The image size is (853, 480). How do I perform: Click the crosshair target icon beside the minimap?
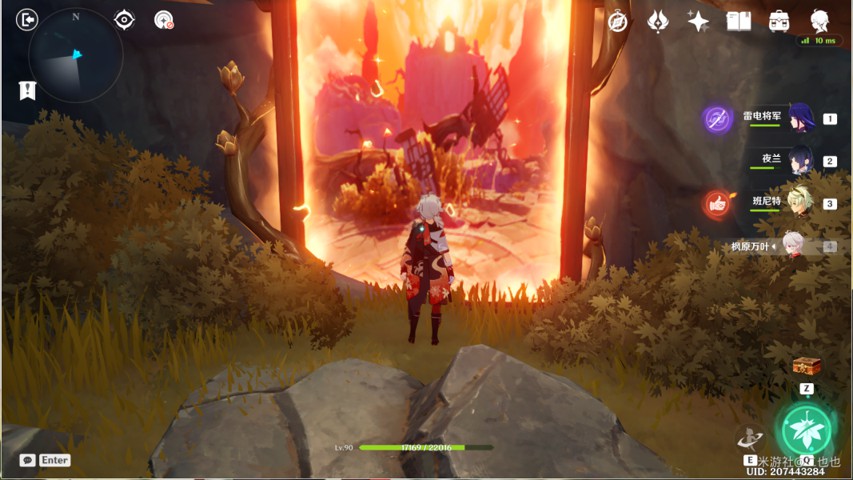tap(124, 20)
